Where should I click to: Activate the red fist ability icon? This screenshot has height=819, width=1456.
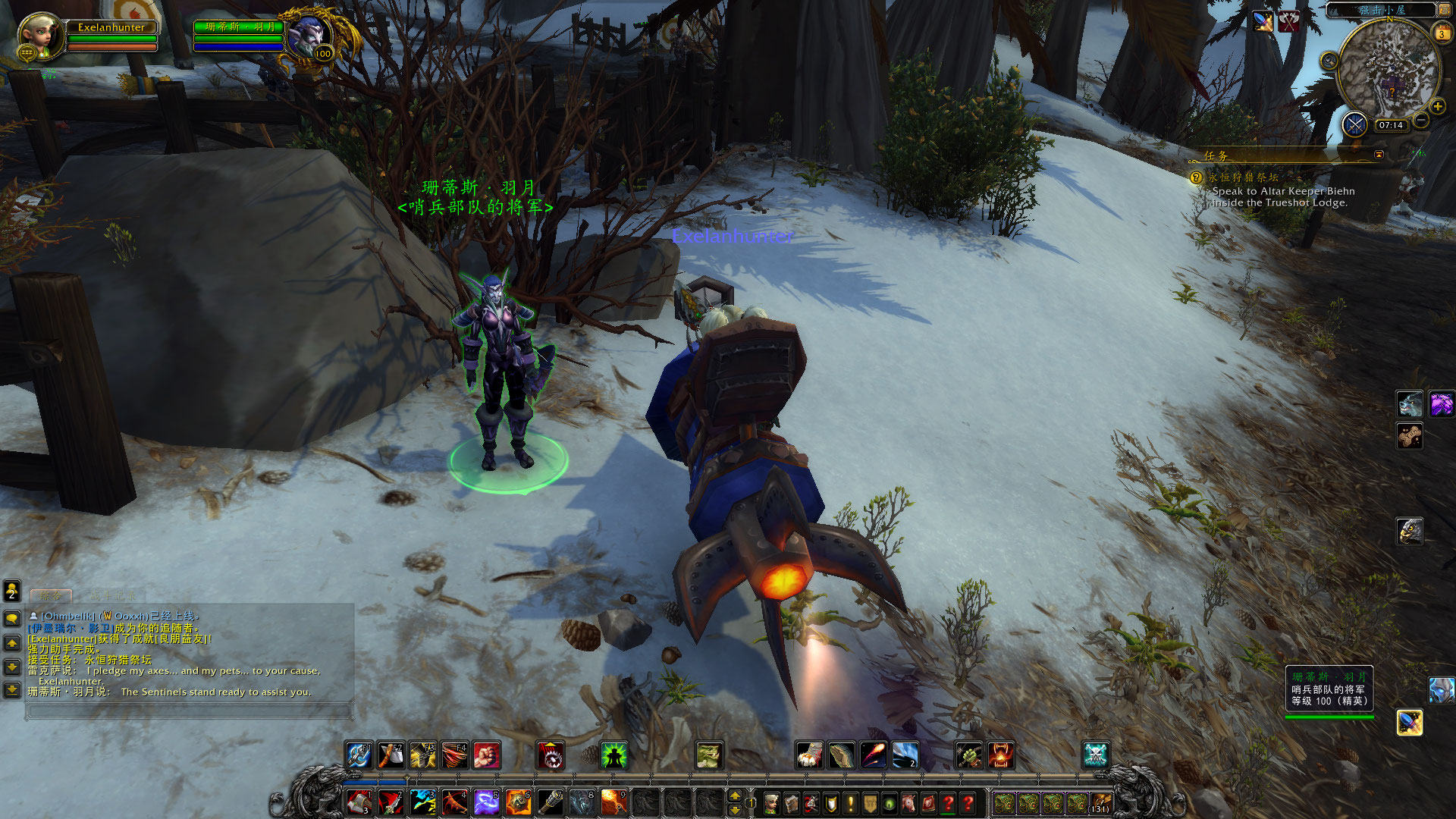(487, 755)
